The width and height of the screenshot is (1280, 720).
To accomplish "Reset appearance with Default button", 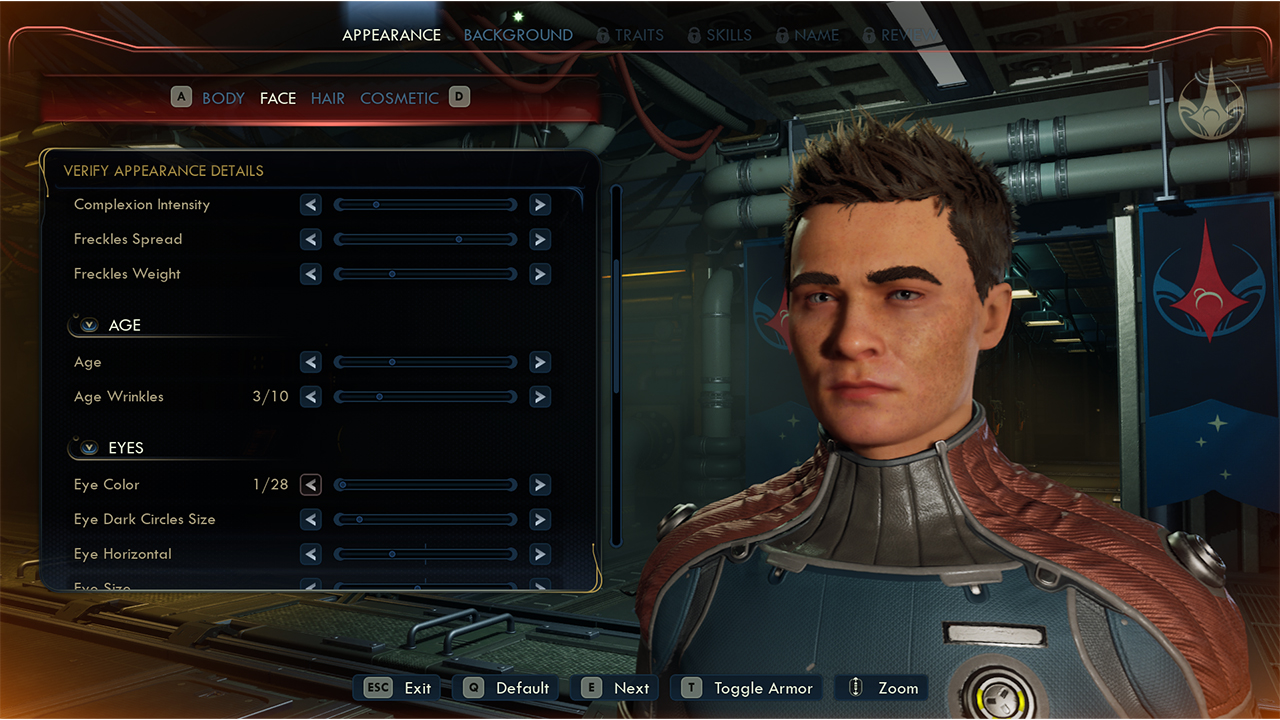I will (506, 688).
